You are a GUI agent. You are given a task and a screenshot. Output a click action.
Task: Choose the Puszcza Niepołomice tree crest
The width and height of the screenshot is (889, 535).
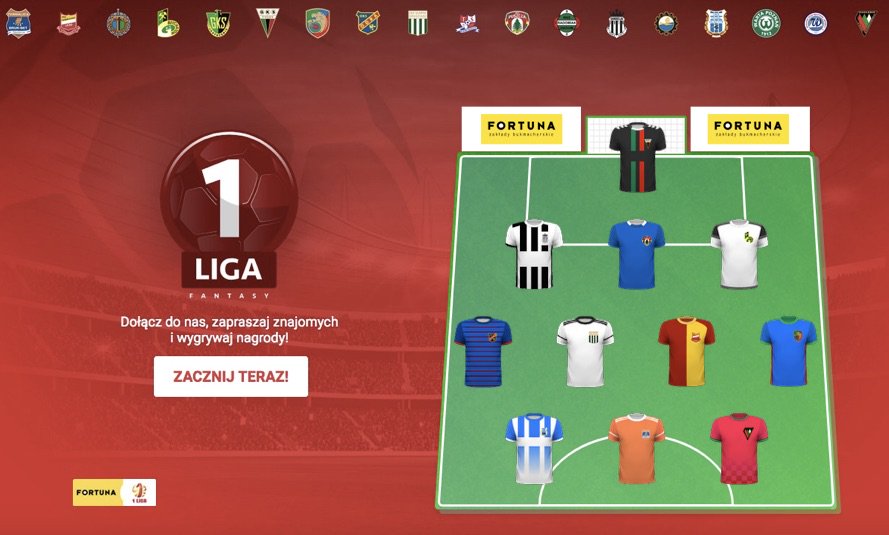click(516, 23)
